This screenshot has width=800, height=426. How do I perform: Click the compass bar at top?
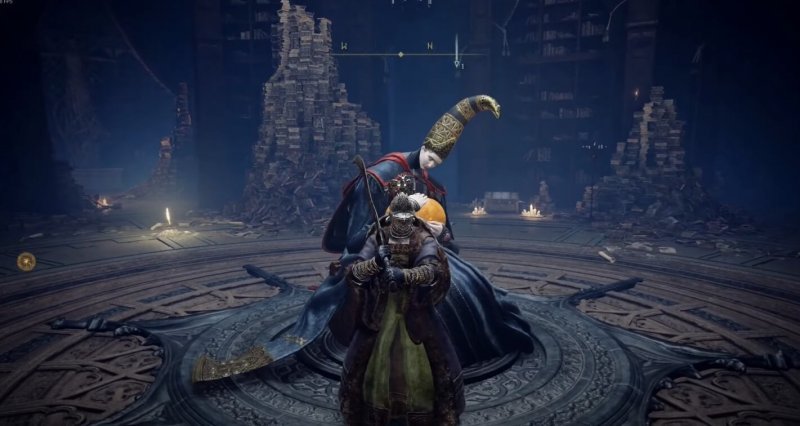400,54
